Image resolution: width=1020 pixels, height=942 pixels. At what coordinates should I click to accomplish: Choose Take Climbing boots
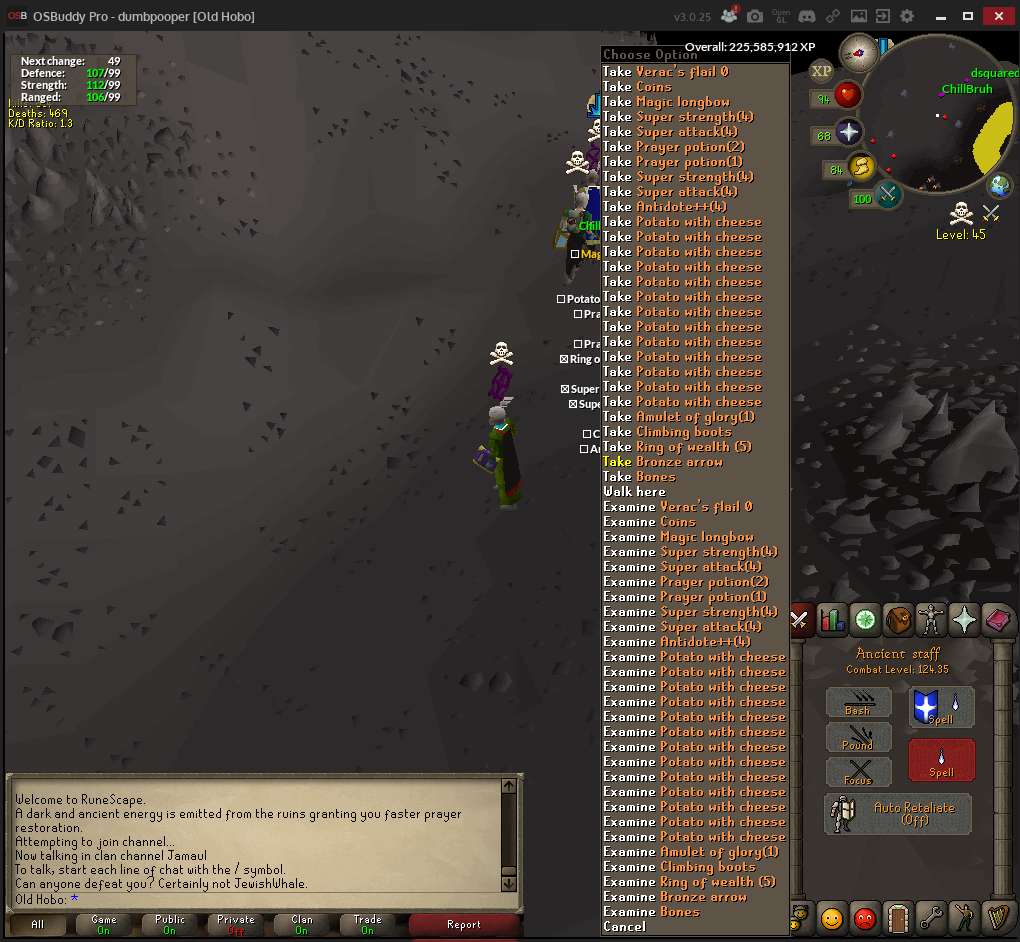(667, 432)
